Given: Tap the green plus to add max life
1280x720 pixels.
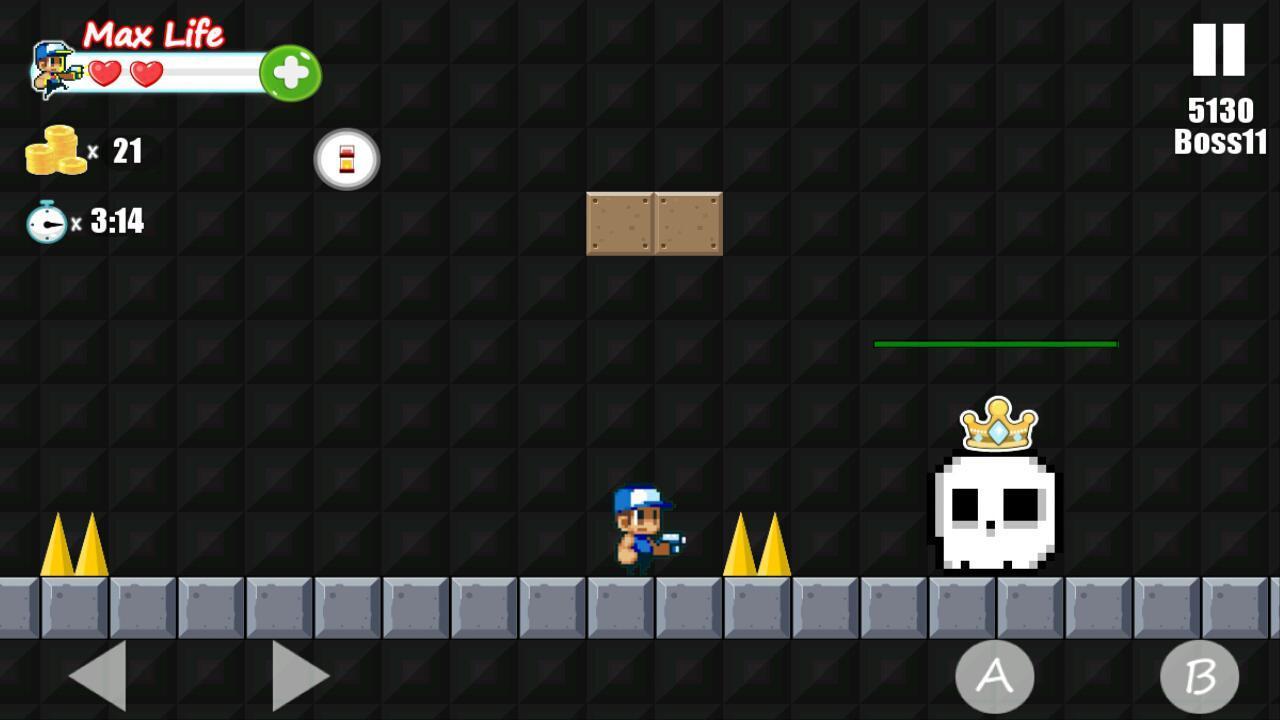Looking at the screenshot, I should point(291,72).
